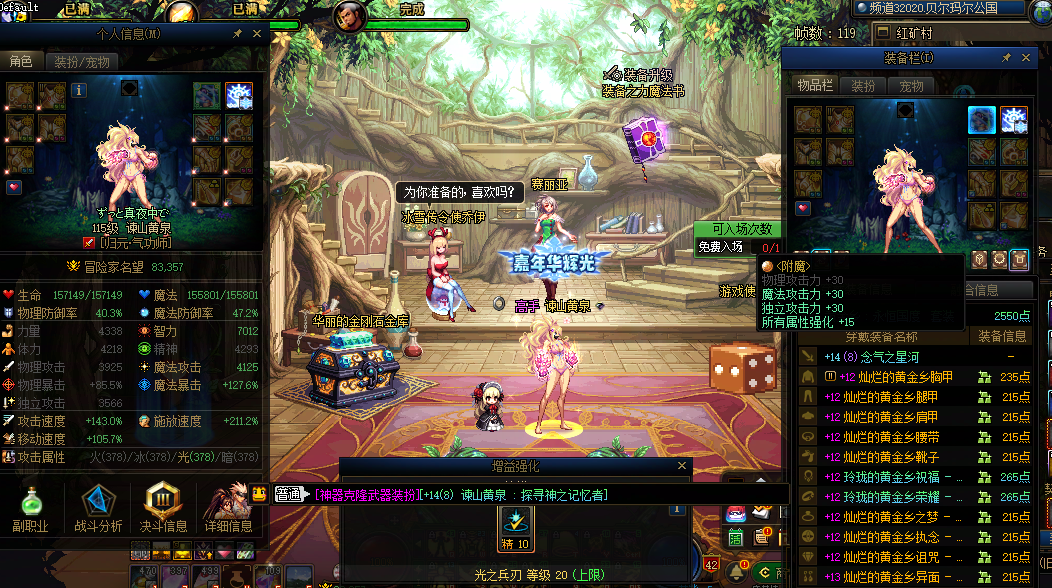Select the 物品栏 tab in equipment window
Image resolution: width=1052 pixels, height=588 pixels.
[815, 87]
